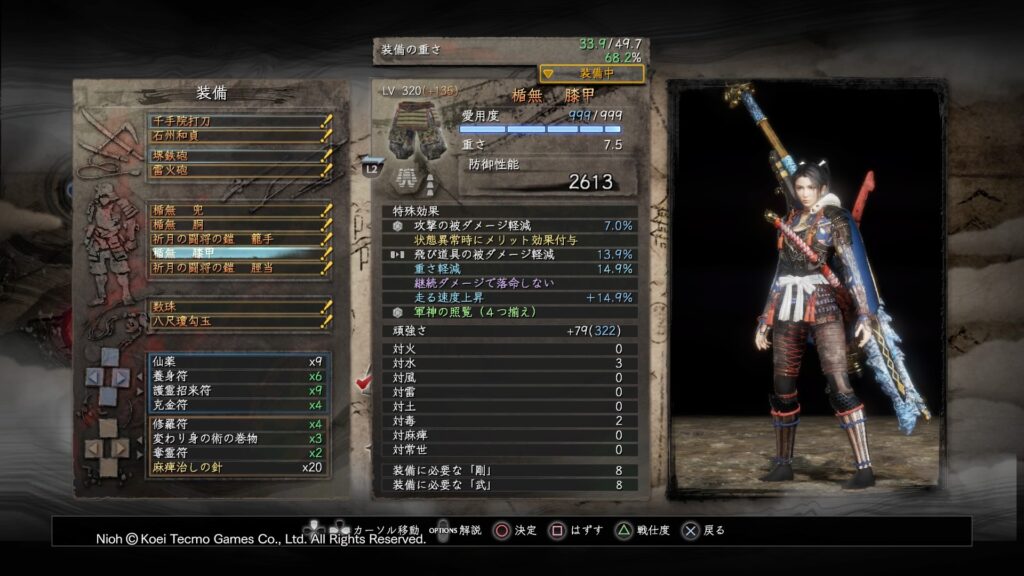Viewport: 1024px width, 576px height.
Task: Click the 装備中 equipped indicator tag
Action: (592, 73)
